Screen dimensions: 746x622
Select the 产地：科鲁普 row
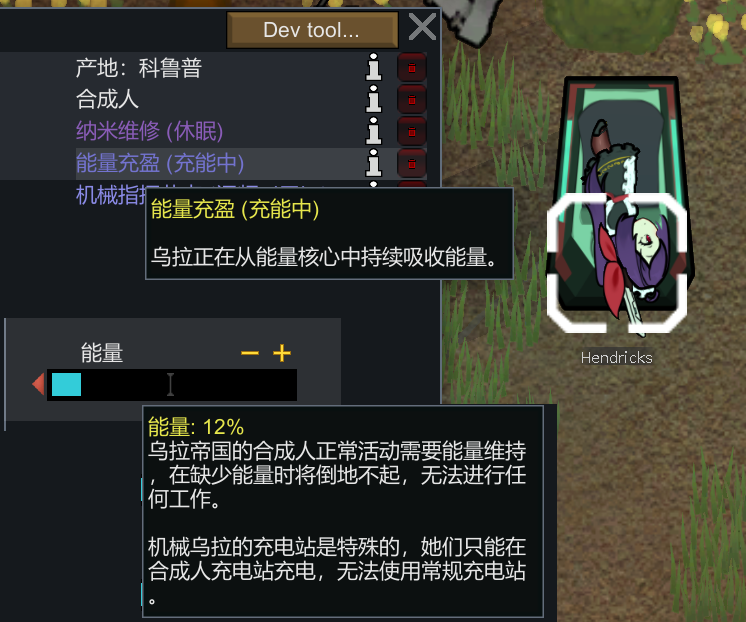click(x=139, y=68)
